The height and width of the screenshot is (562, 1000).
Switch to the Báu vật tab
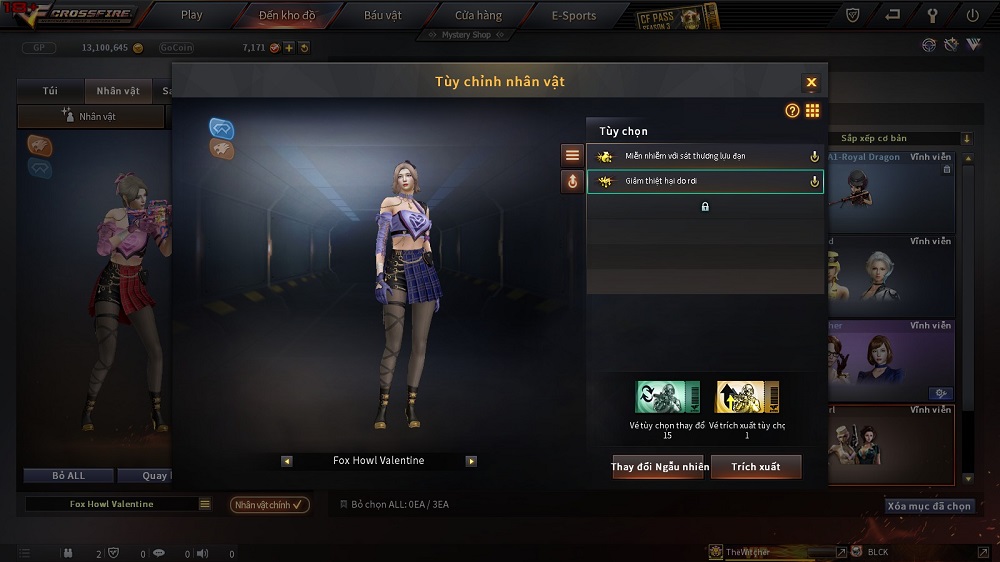[x=381, y=15]
